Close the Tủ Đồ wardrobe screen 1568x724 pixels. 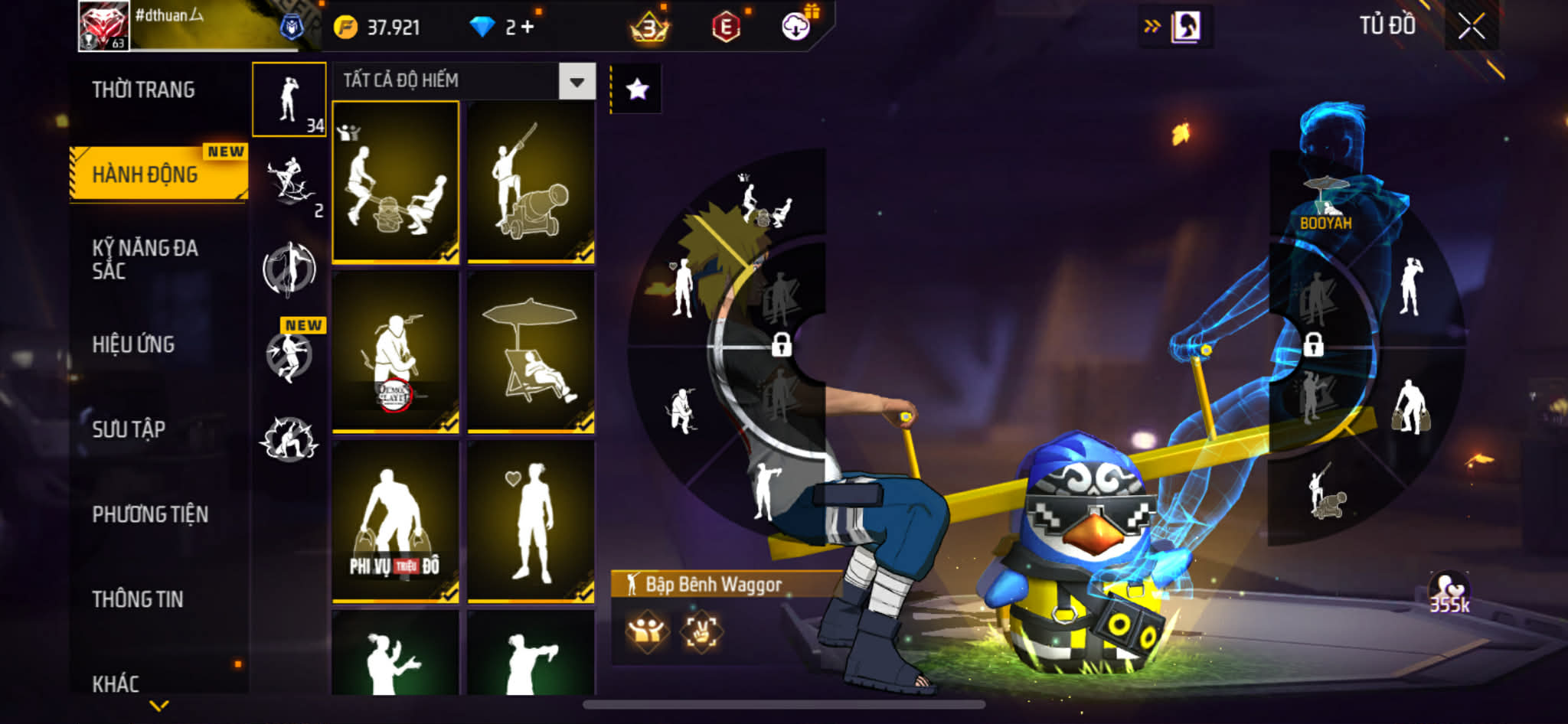(x=1471, y=27)
